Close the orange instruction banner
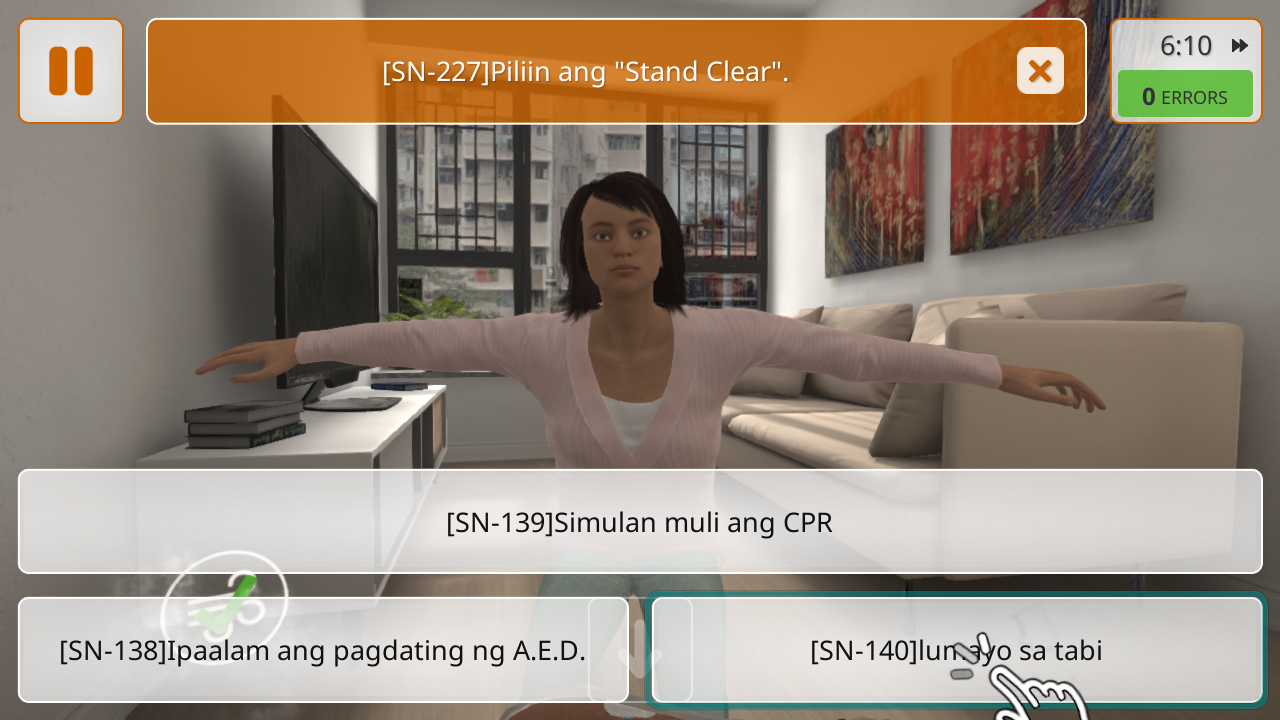The height and width of the screenshot is (720, 1280). [1040, 71]
